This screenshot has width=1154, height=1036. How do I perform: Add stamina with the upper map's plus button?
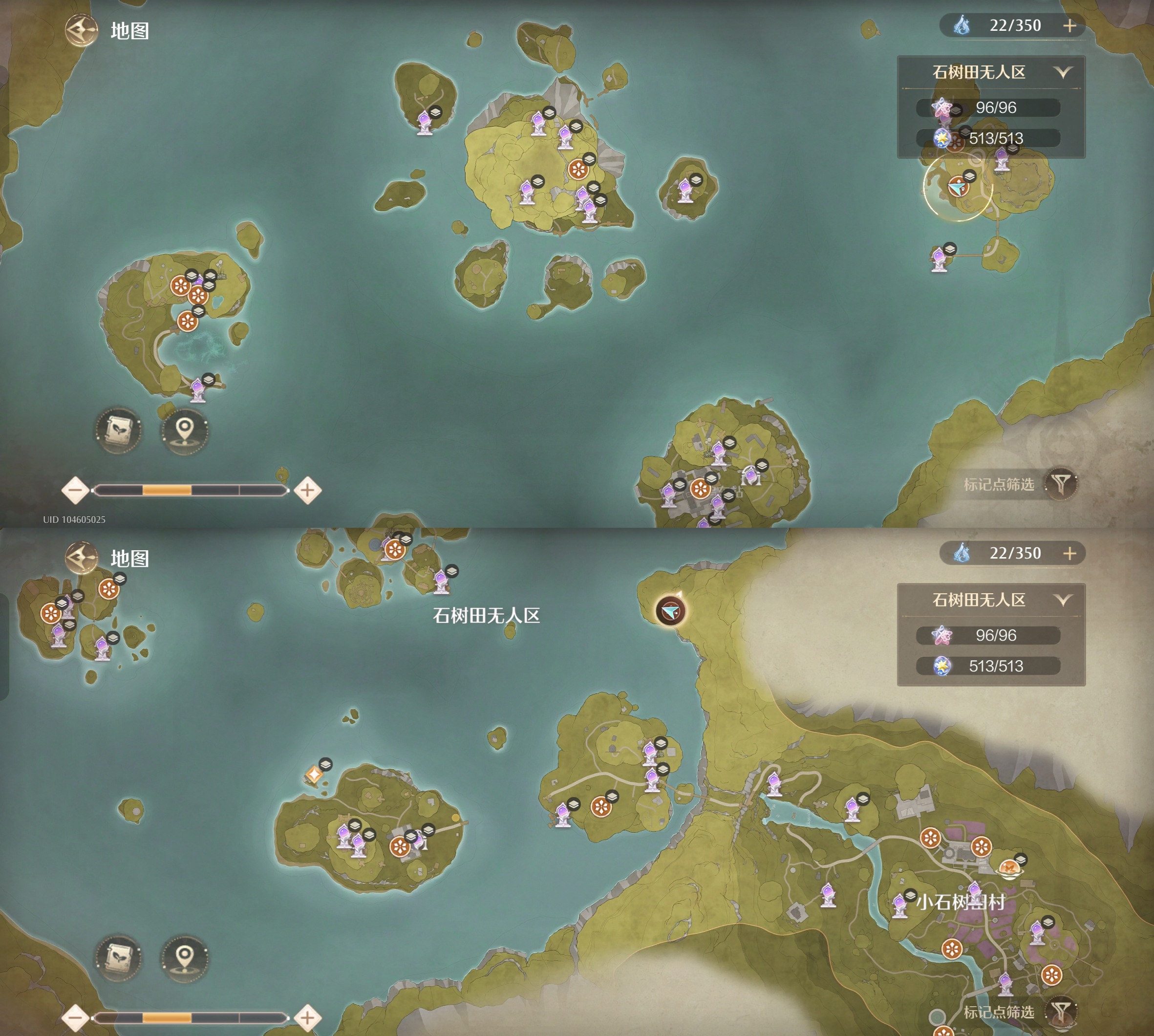1070,25
